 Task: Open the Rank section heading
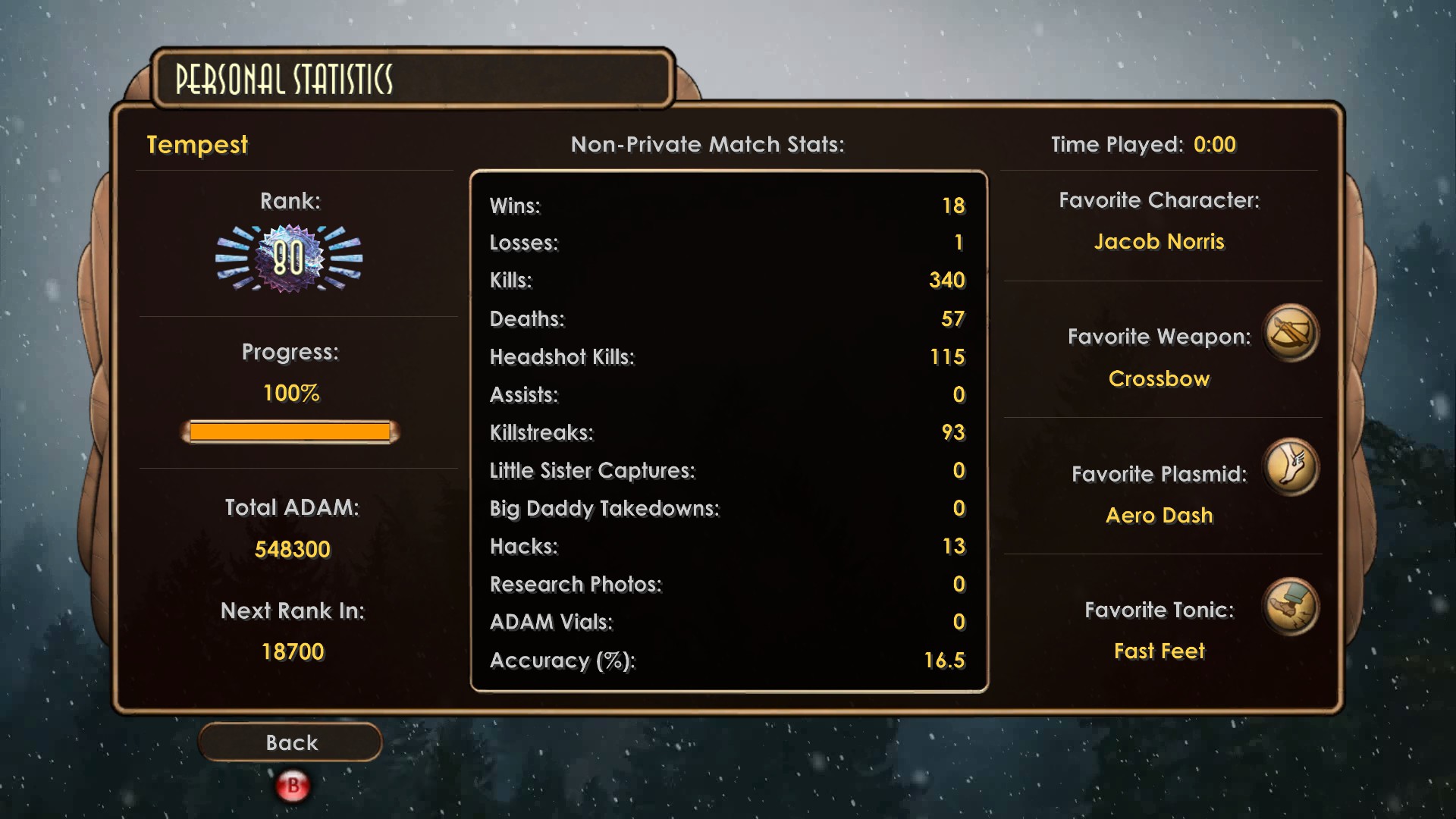291,201
